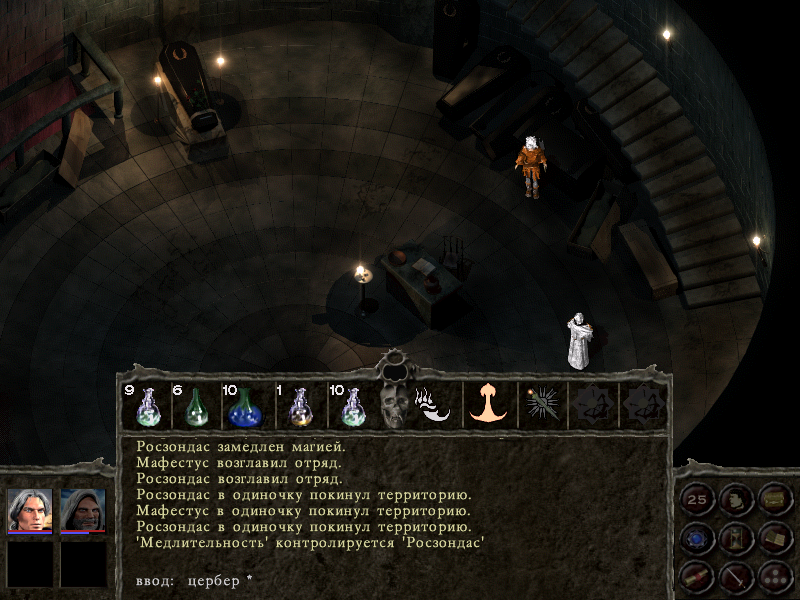800x600 pixels.
Task: Select the silver-haired hero portrait
Action: click(30, 510)
